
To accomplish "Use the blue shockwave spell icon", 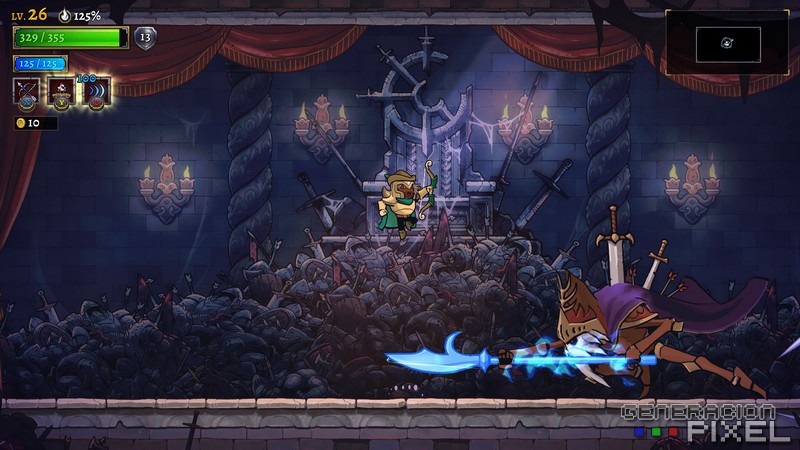I will [95, 92].
